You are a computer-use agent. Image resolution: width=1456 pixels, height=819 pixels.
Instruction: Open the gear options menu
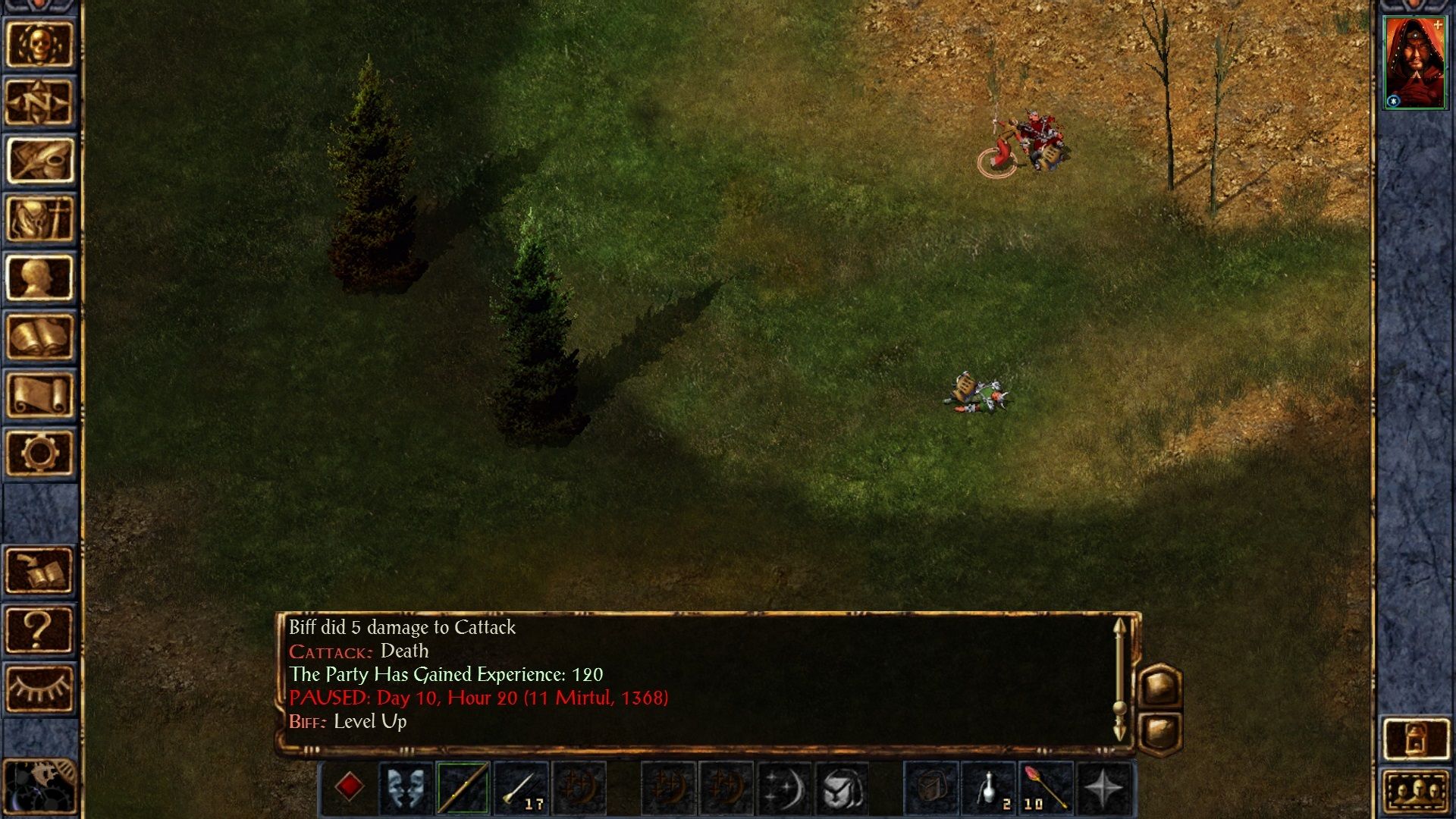[x=39, y=453]
